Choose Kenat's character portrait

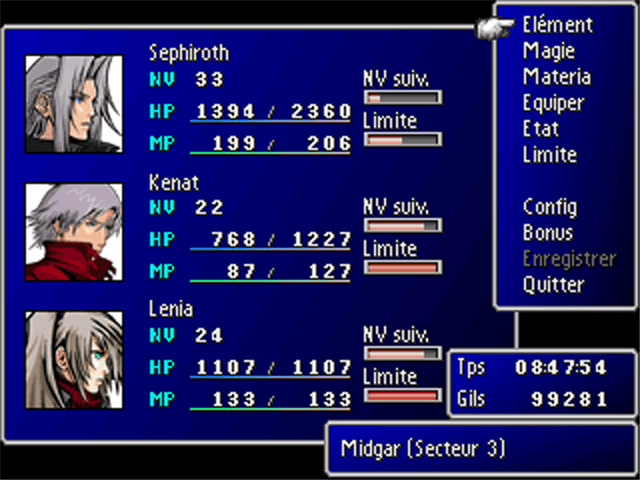(60, 232)
